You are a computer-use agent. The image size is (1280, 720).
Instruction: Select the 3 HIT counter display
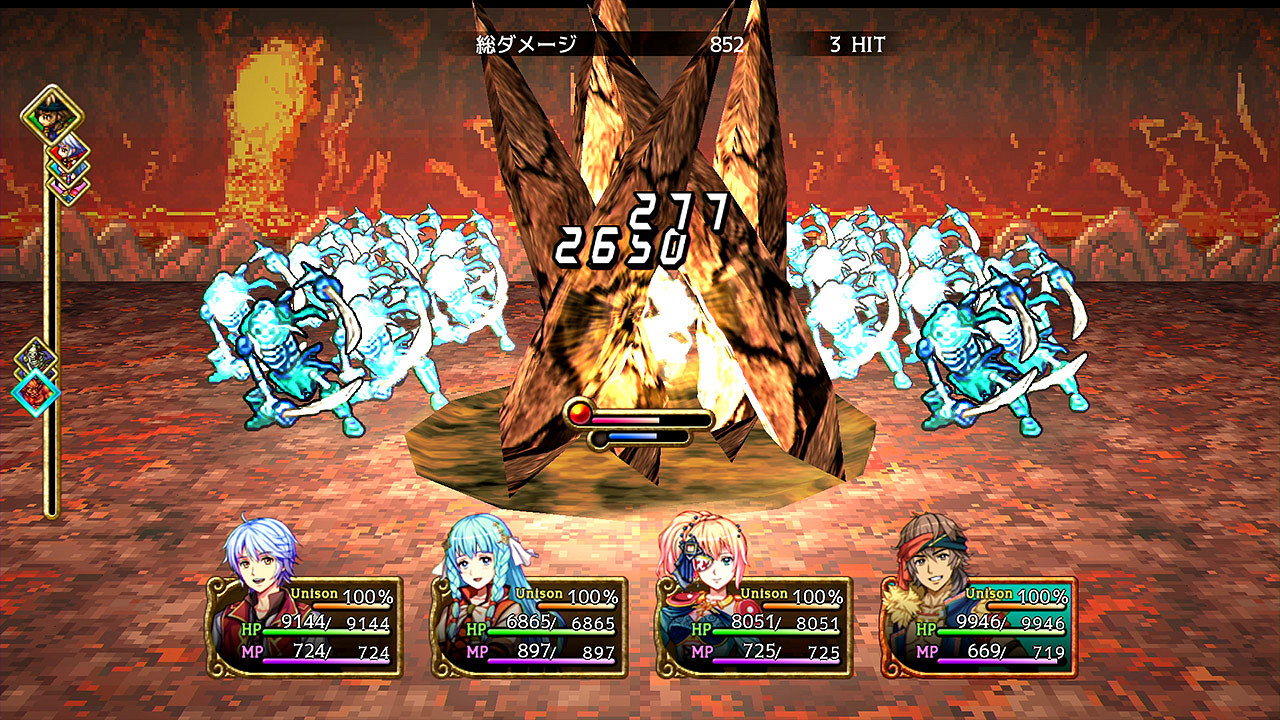(x=855, y=42)
